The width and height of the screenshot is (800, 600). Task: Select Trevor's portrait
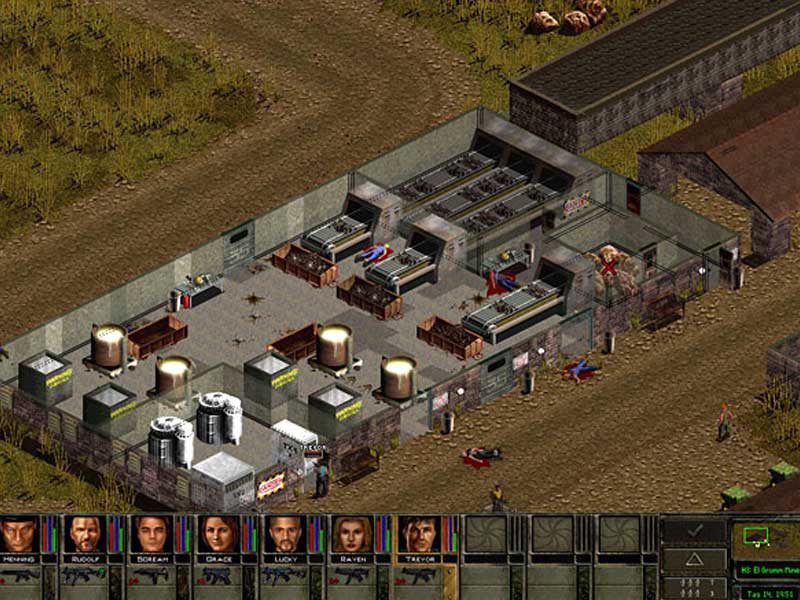(x=417, y=535)
